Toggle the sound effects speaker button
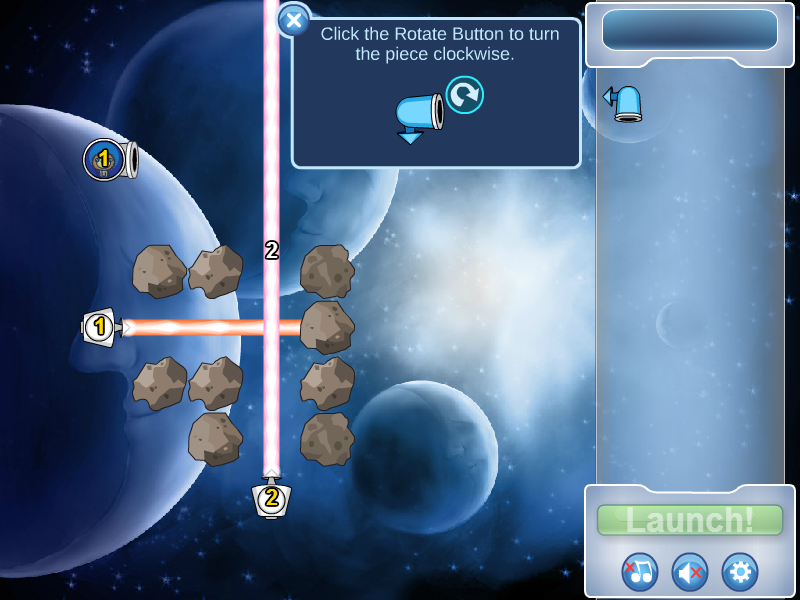 point(690,572)
